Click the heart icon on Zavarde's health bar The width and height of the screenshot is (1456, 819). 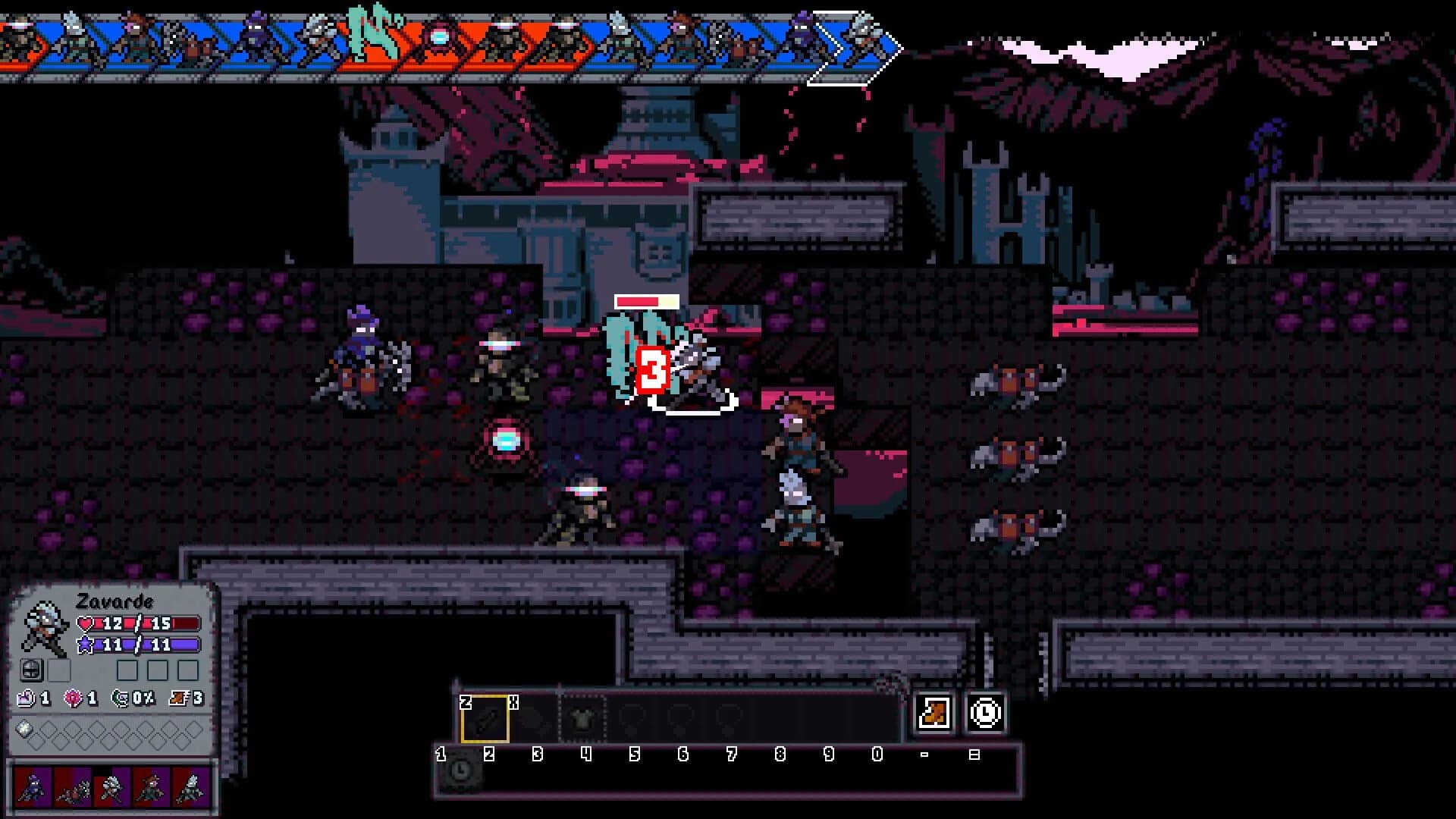84,623
